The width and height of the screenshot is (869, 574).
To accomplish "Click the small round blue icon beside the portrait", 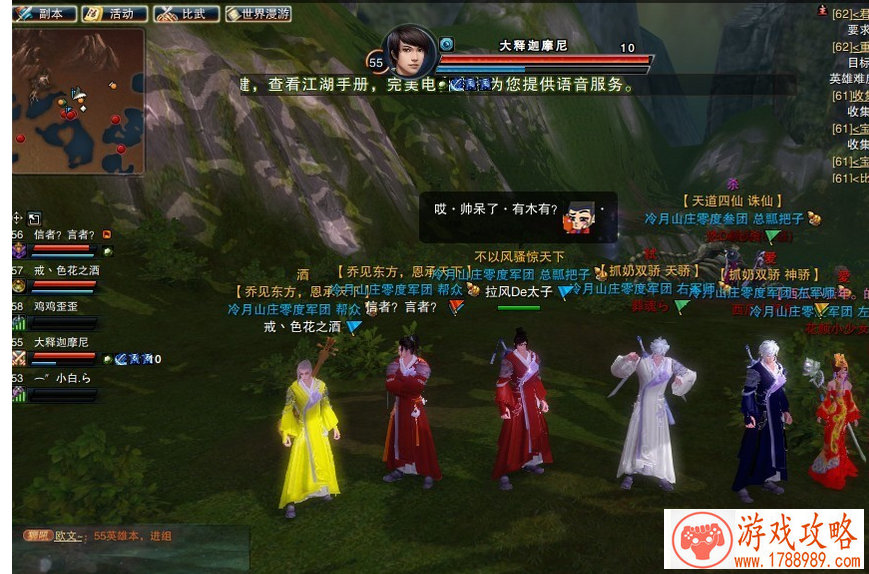I will (x=446, y=44).
